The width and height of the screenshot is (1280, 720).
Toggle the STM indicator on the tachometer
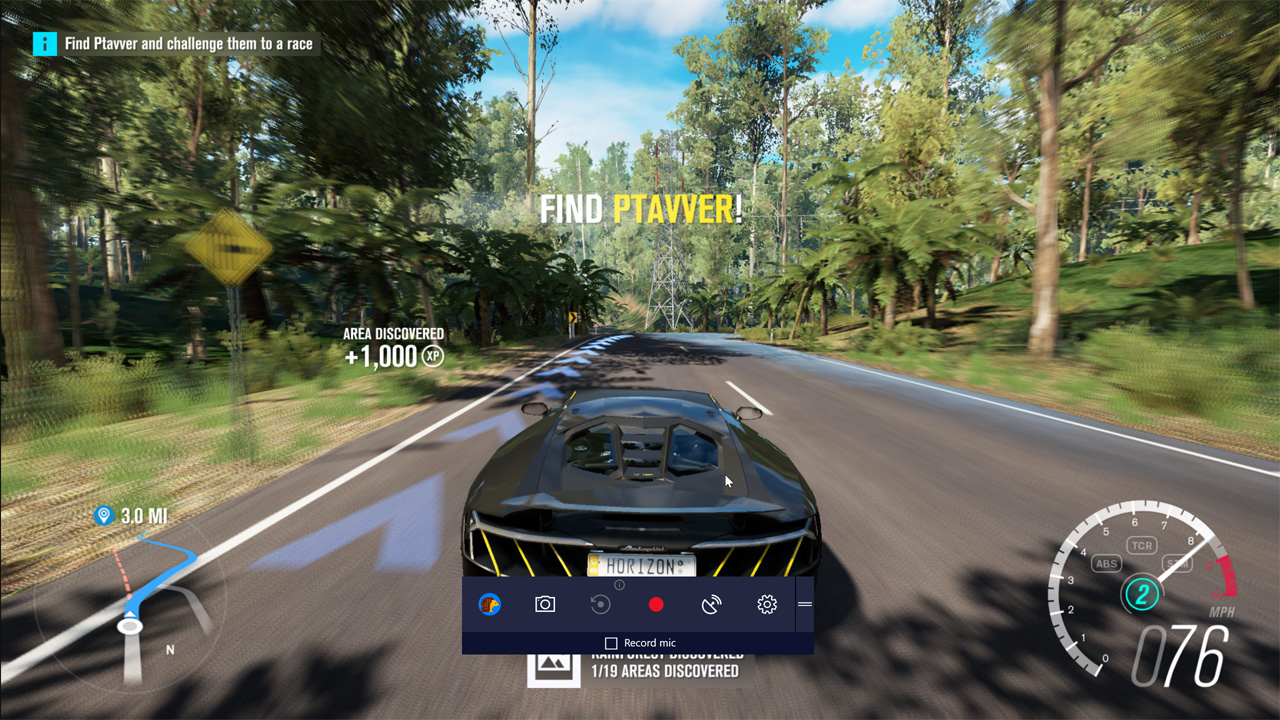click(x=1177, y=563)
